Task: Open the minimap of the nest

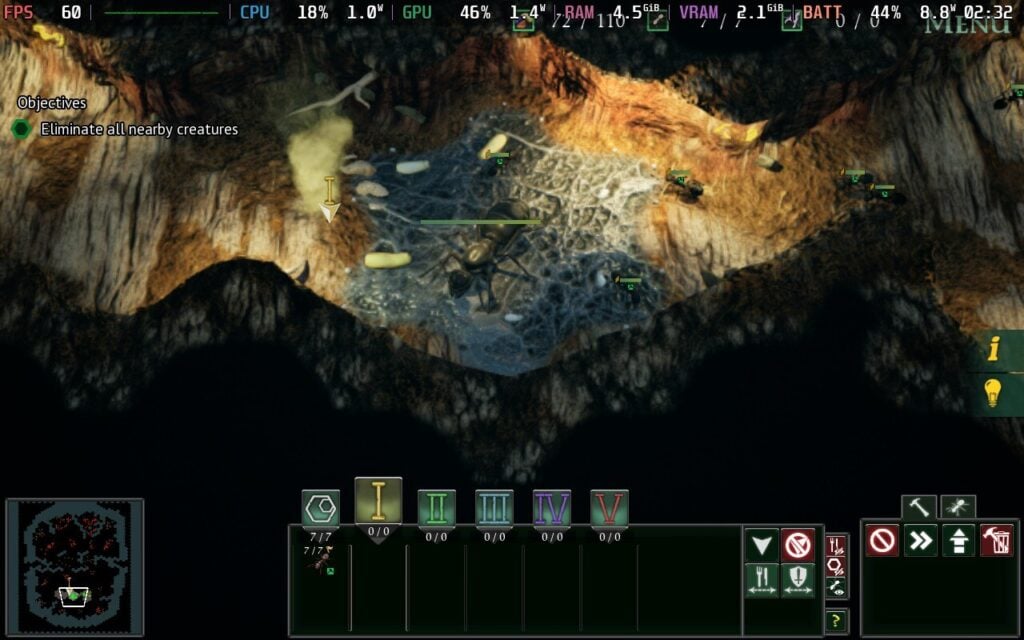Action: pyautogui.click(x=75, y=567)
